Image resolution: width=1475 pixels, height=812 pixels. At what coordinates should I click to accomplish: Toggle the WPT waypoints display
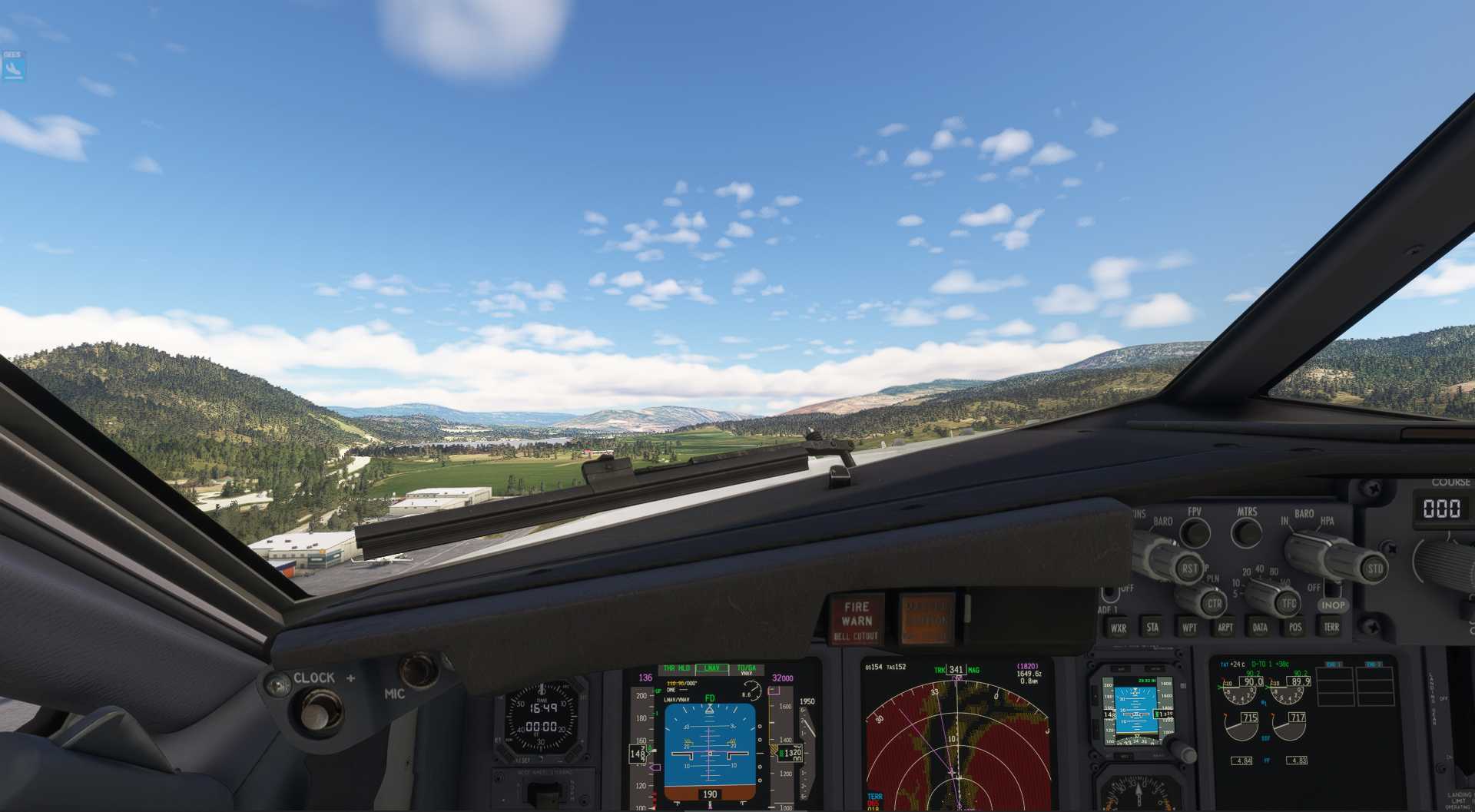(1190, 627)
